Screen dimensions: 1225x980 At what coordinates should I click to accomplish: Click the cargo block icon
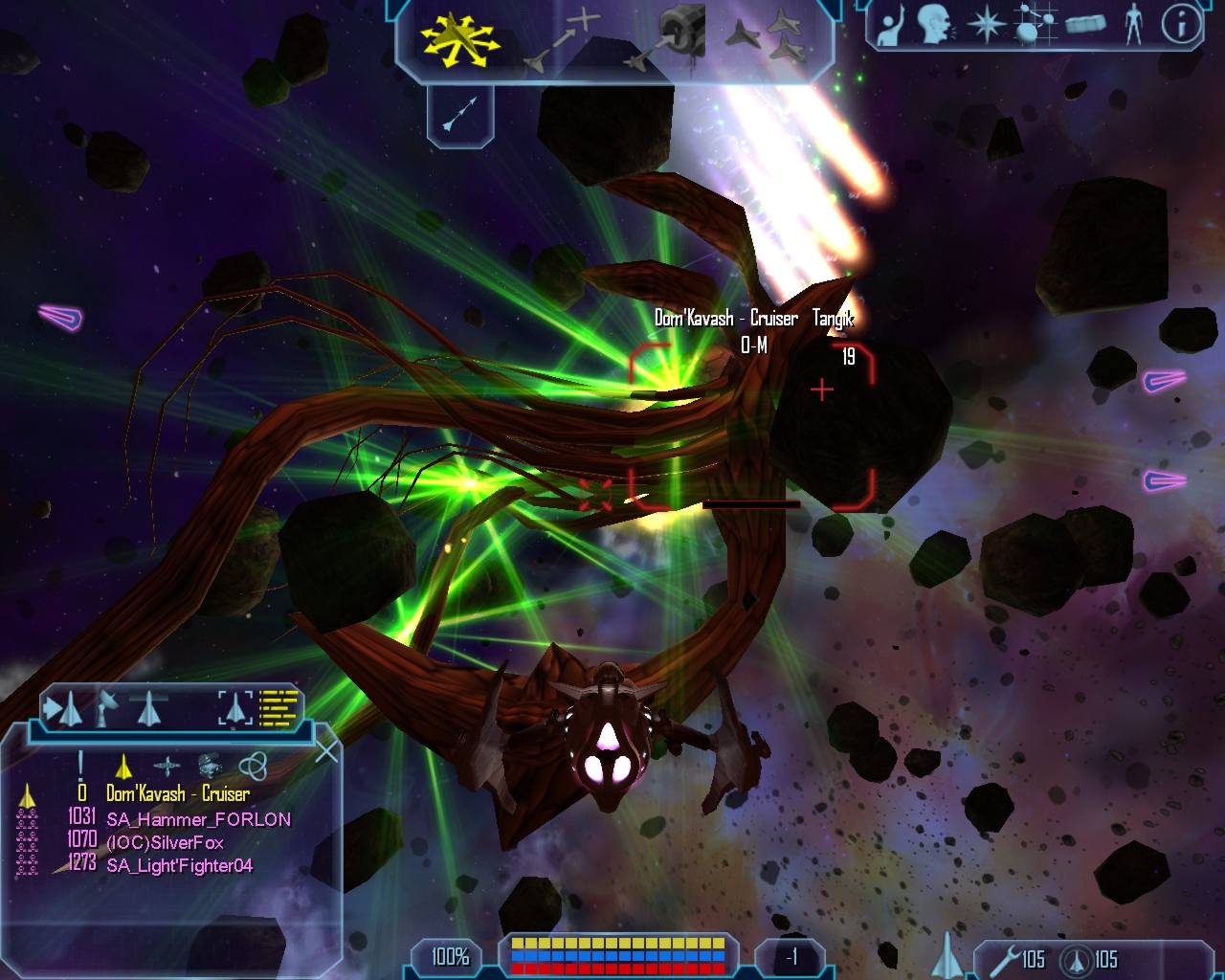(x=1085, y=25)
